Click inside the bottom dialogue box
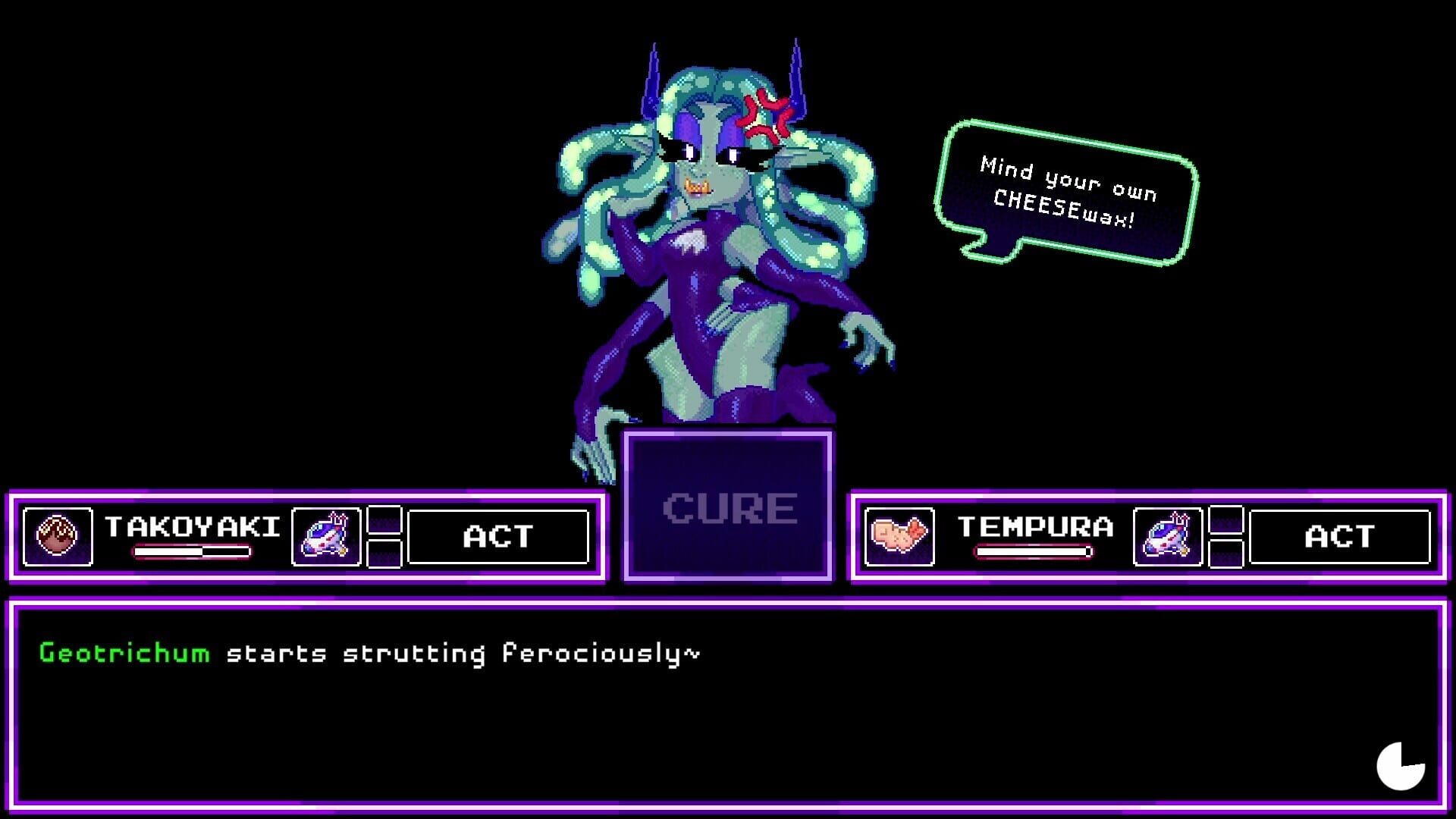 pos(728,705)
